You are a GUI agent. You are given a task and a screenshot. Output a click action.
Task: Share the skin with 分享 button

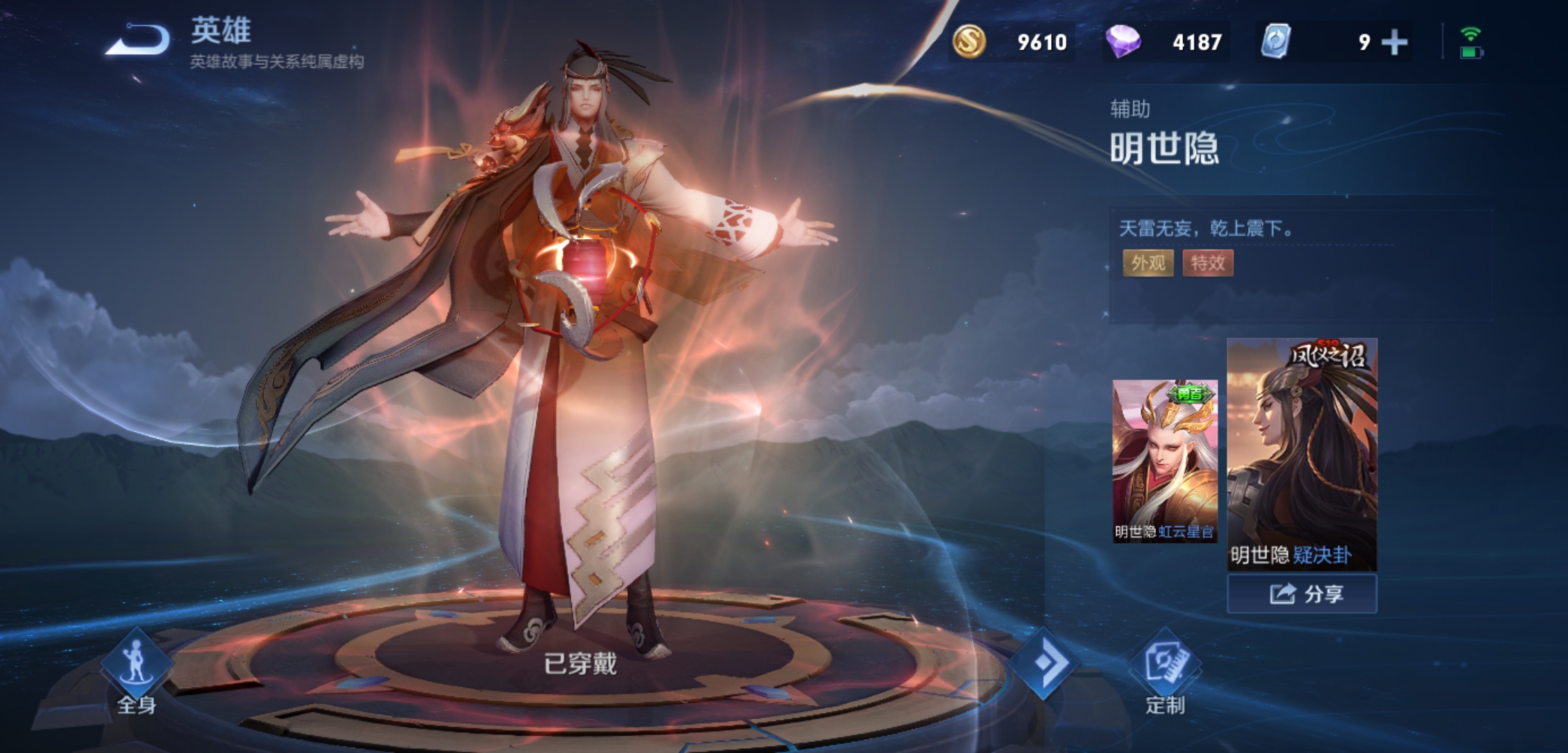1302,594
